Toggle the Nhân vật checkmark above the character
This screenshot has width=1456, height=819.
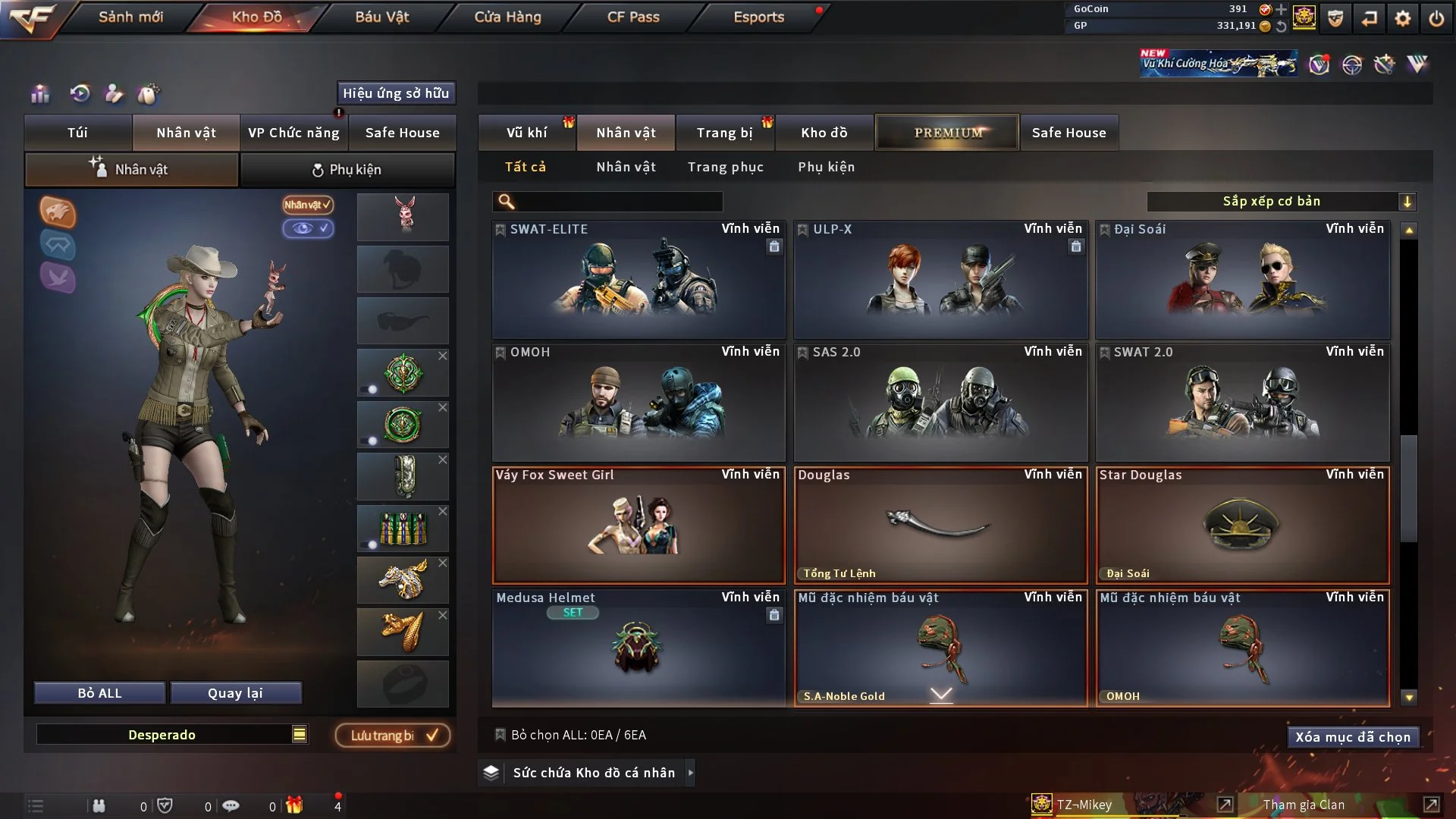(x=306, y=205)
